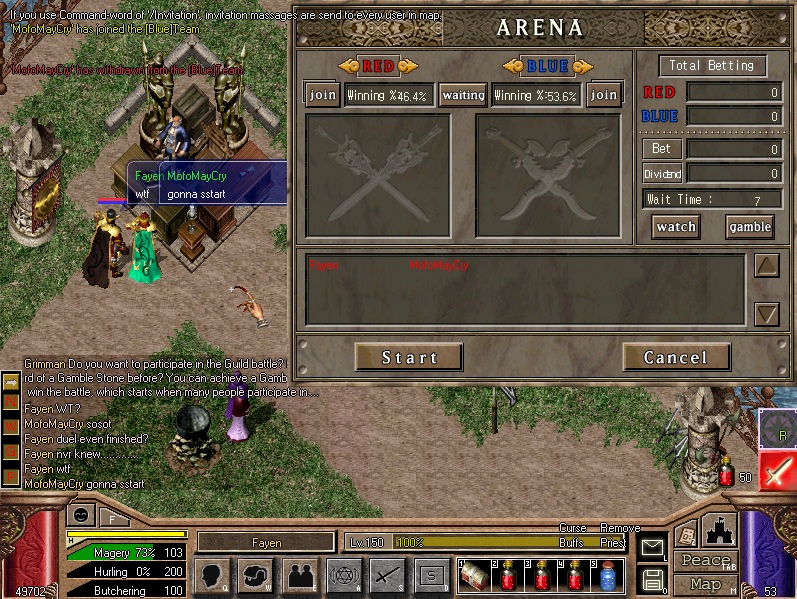Start the arena battle
The image size is (797, 599).
(409, 357)
